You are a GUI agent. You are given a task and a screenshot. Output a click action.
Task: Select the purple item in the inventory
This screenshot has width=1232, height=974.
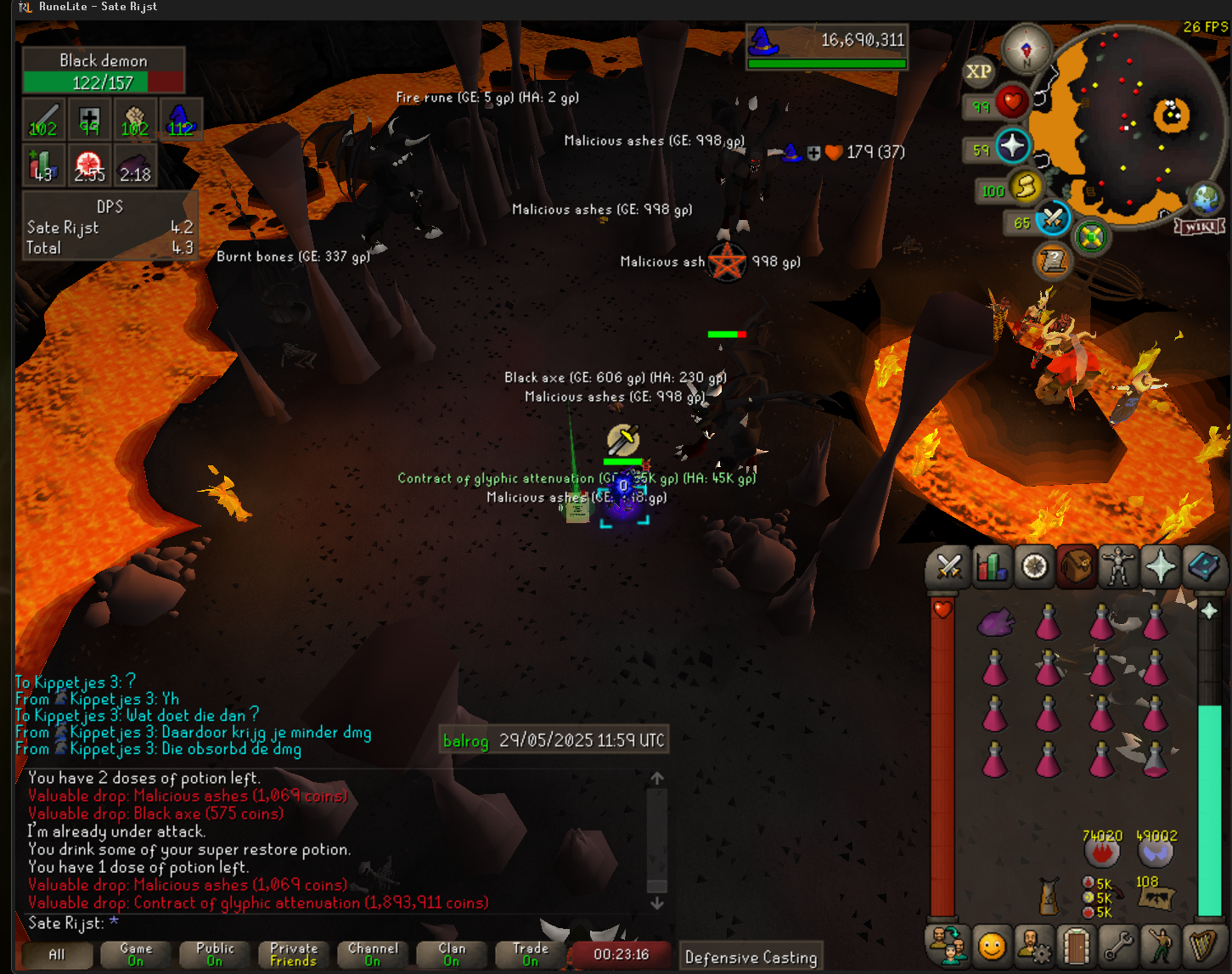(x=996, y=622)
